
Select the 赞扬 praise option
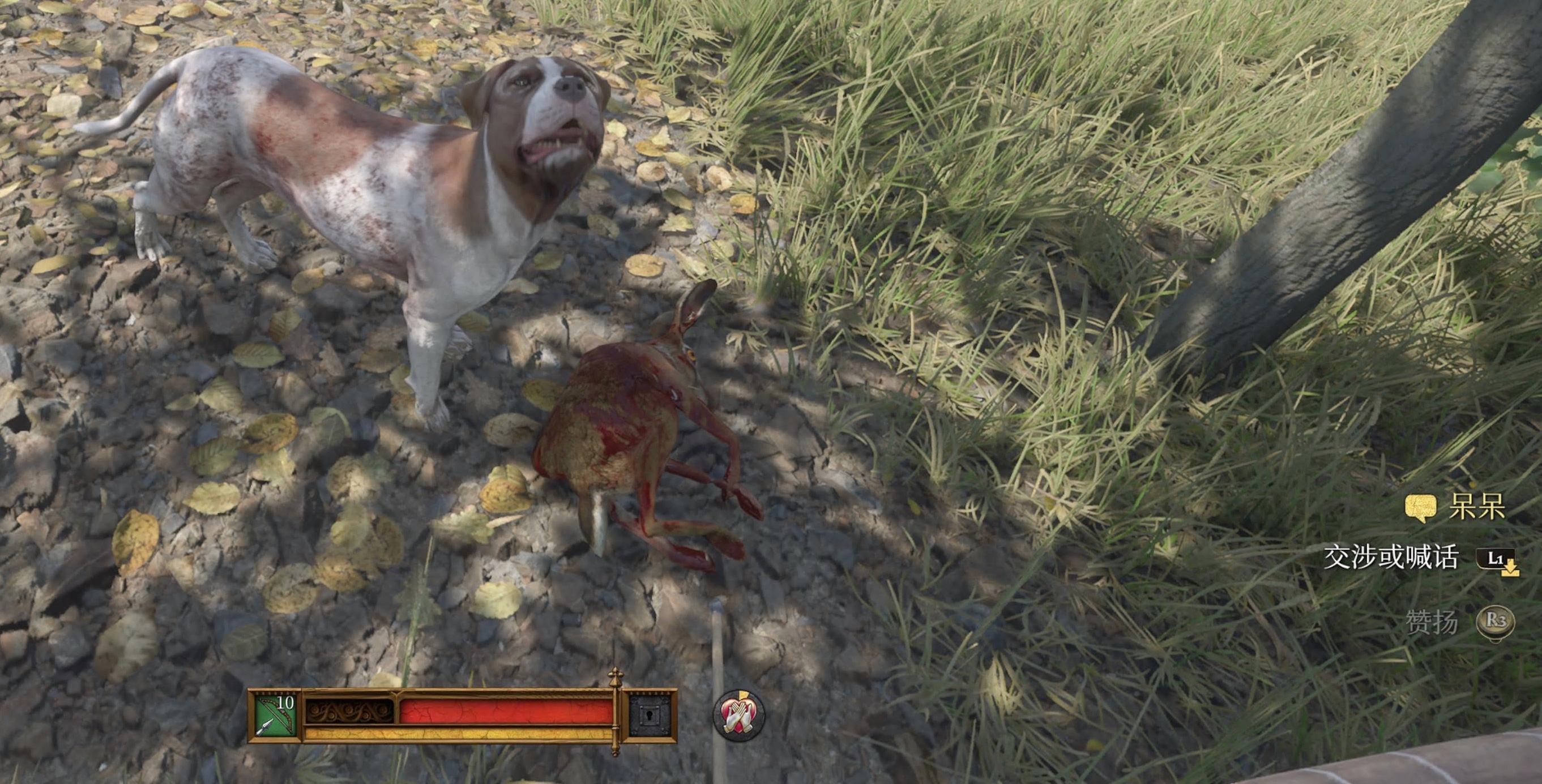click(x=1431, y=623)
